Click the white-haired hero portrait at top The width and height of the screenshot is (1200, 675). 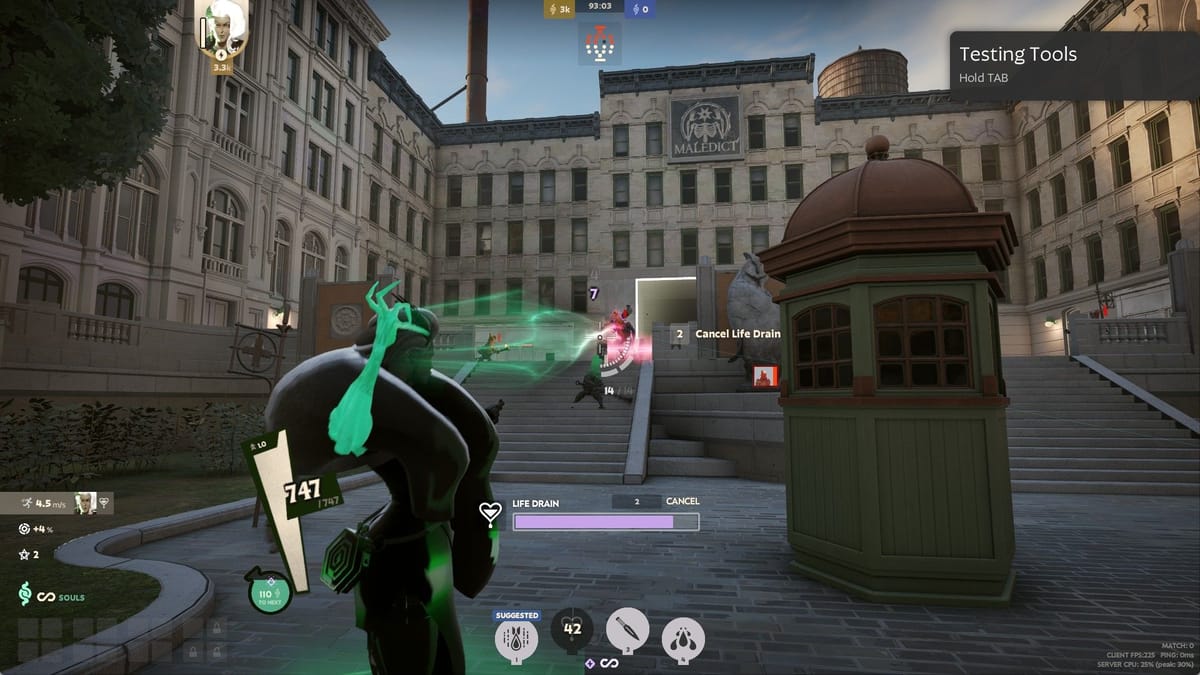(225, 25)
